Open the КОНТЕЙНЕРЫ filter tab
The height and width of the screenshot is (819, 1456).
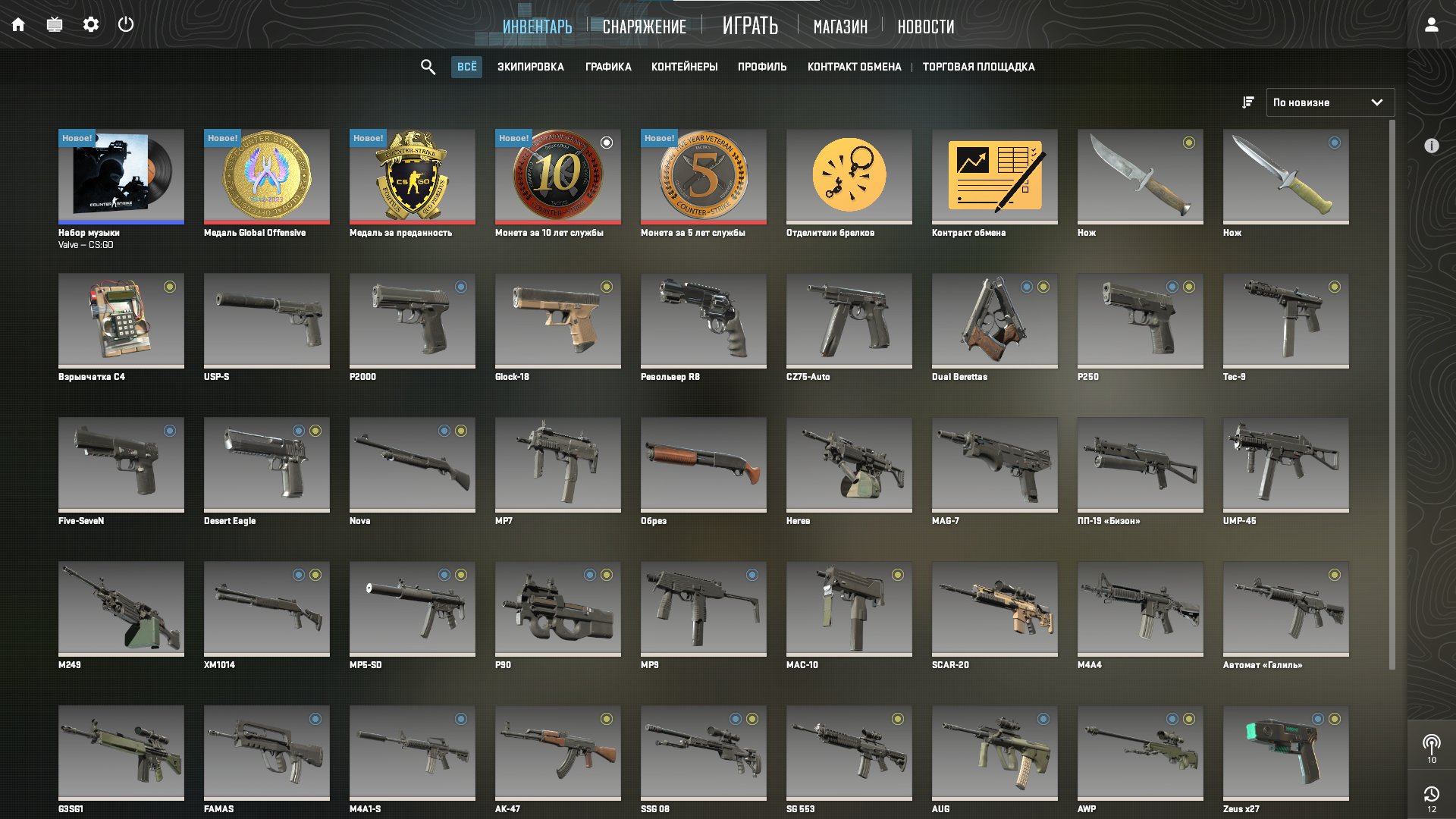tap(683, 67)
